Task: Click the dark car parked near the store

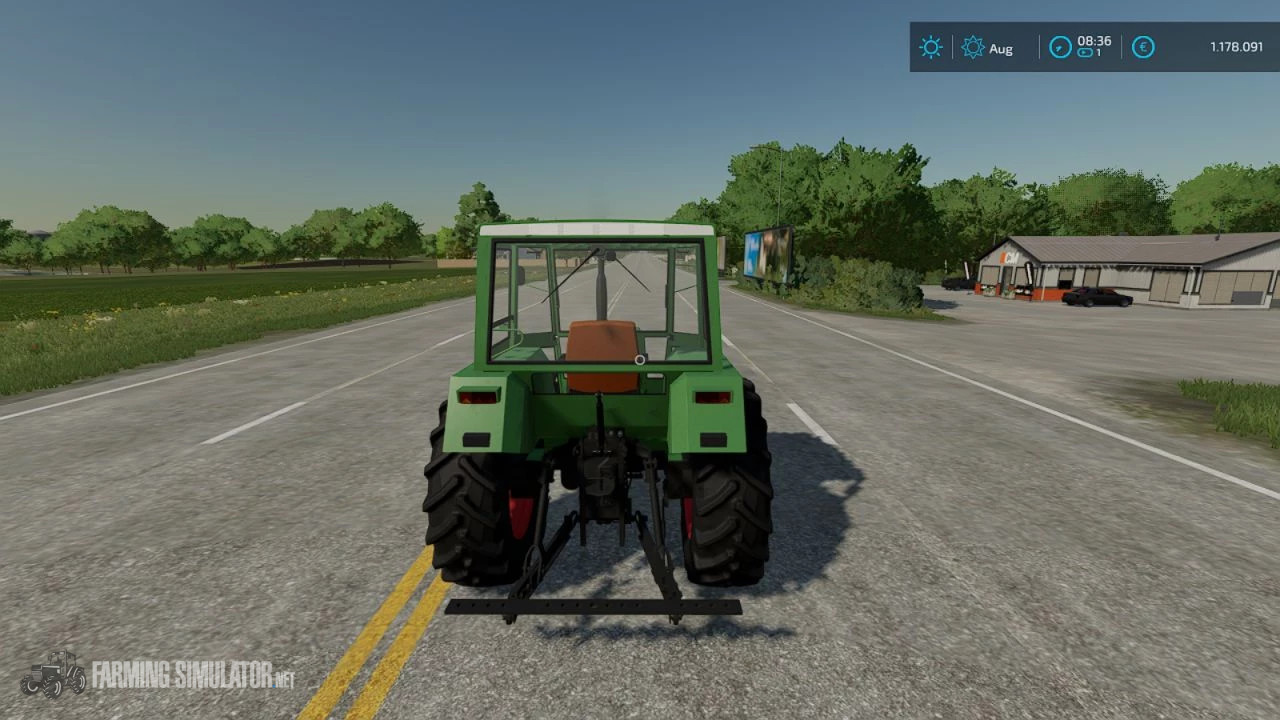Action: pyautogui.click(x=1095, y=295)
